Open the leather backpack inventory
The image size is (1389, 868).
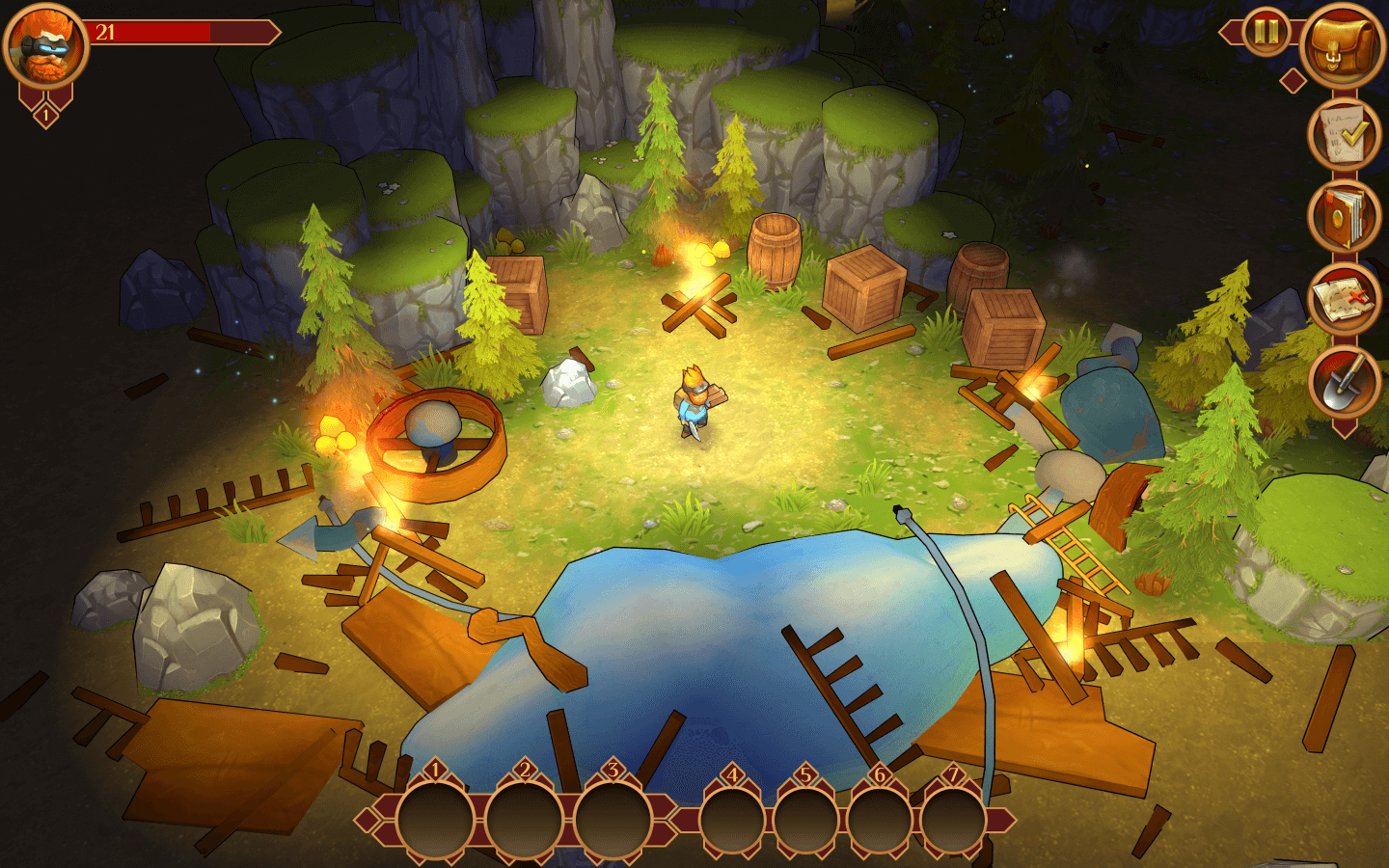[x=1343, y=45]
